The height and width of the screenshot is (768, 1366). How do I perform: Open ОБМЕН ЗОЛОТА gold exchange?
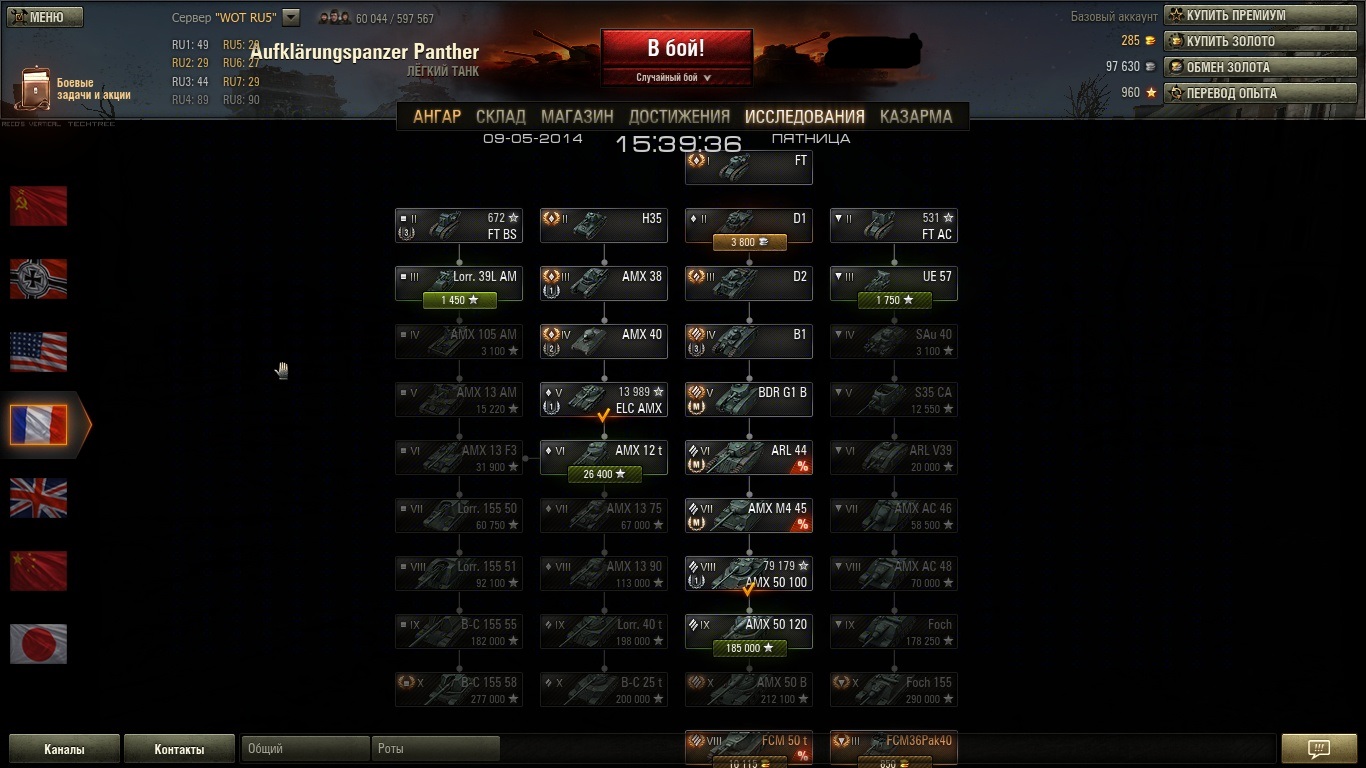[x=1260, y=67]
